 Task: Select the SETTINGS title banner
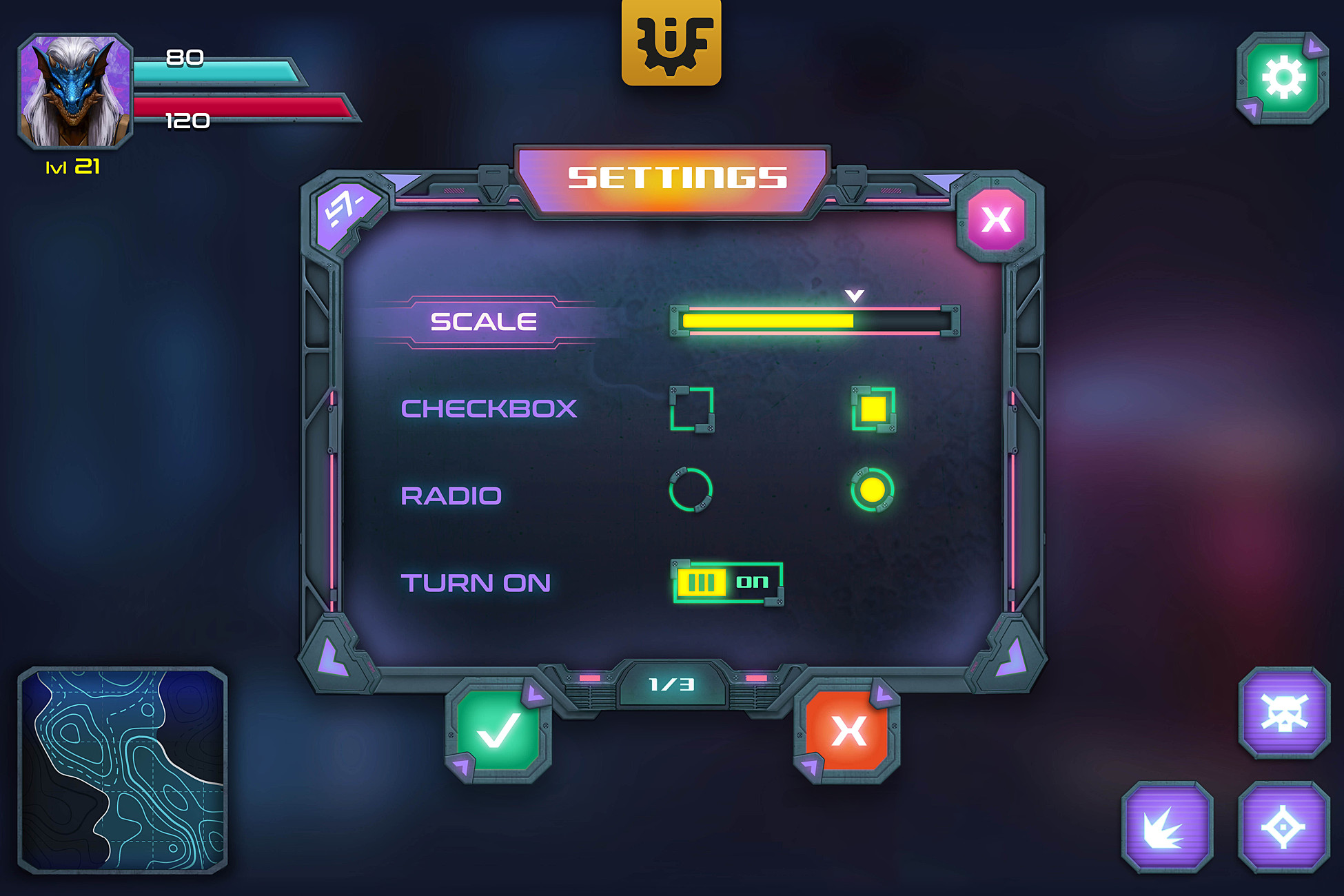(x=678, y=178)
